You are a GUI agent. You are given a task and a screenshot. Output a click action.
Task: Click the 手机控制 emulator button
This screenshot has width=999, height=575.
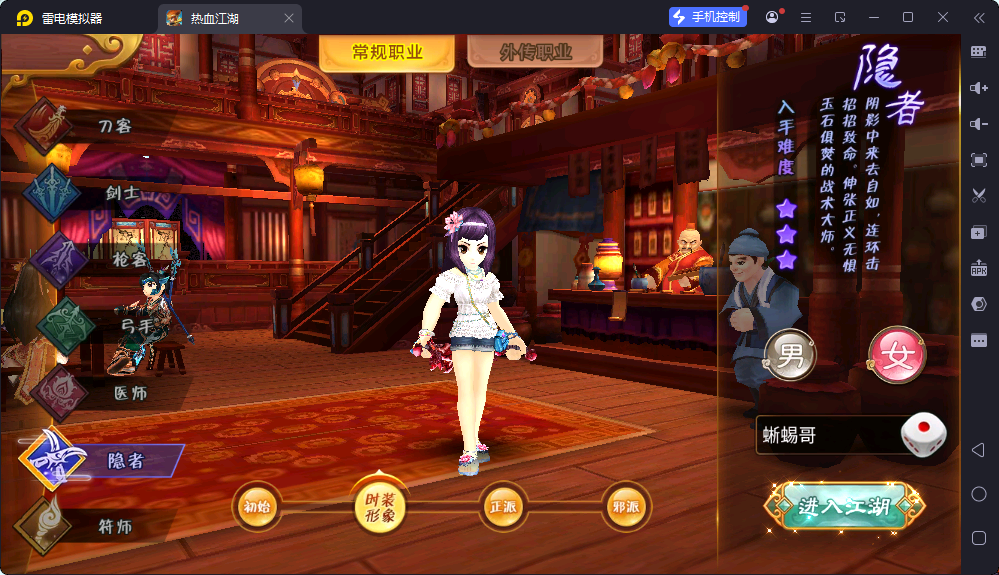point(708,17)
